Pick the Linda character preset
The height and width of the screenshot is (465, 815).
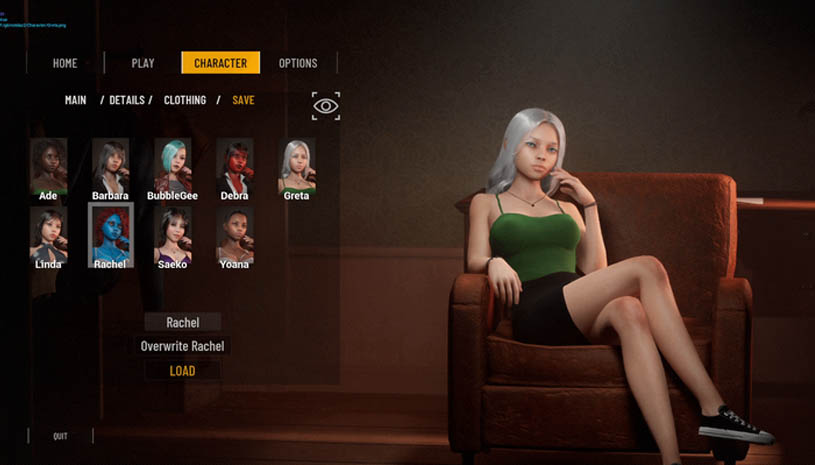coord(48,234)
